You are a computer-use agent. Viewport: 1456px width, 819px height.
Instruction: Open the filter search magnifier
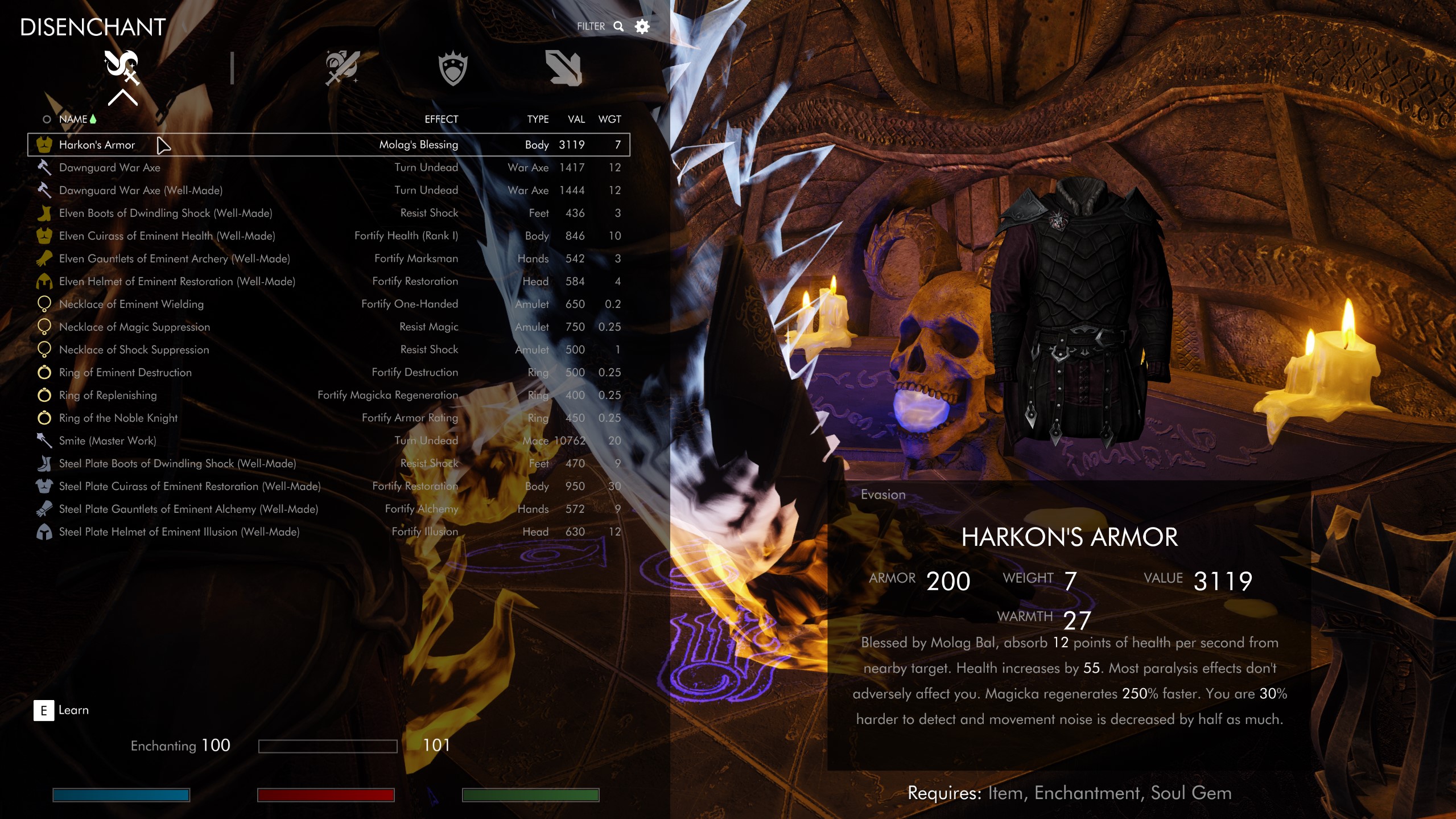tap(618, 27)
